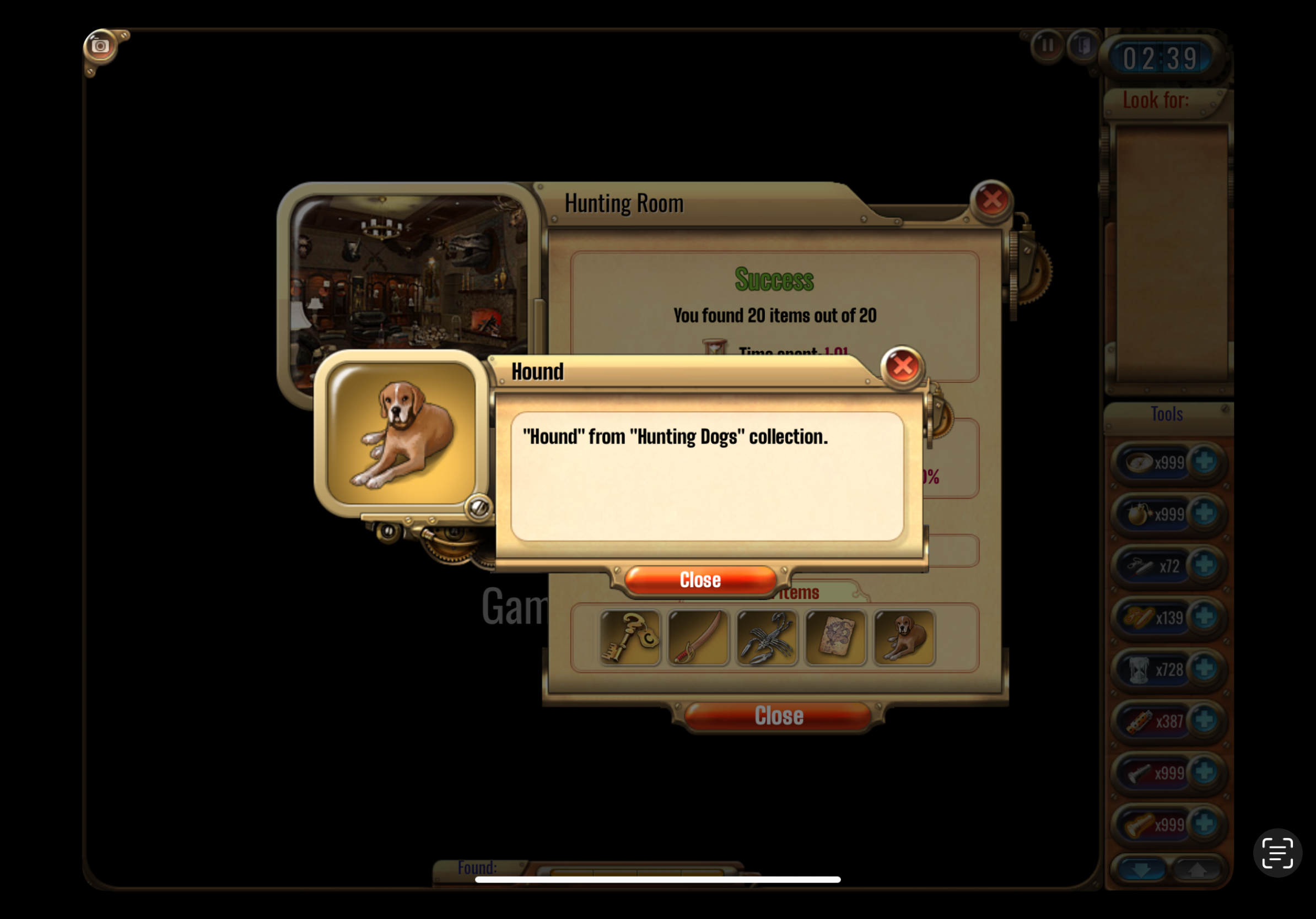Select the metal scorpion reward item
This screenshot has height=919, width=1316.
(x=767, y=637)
